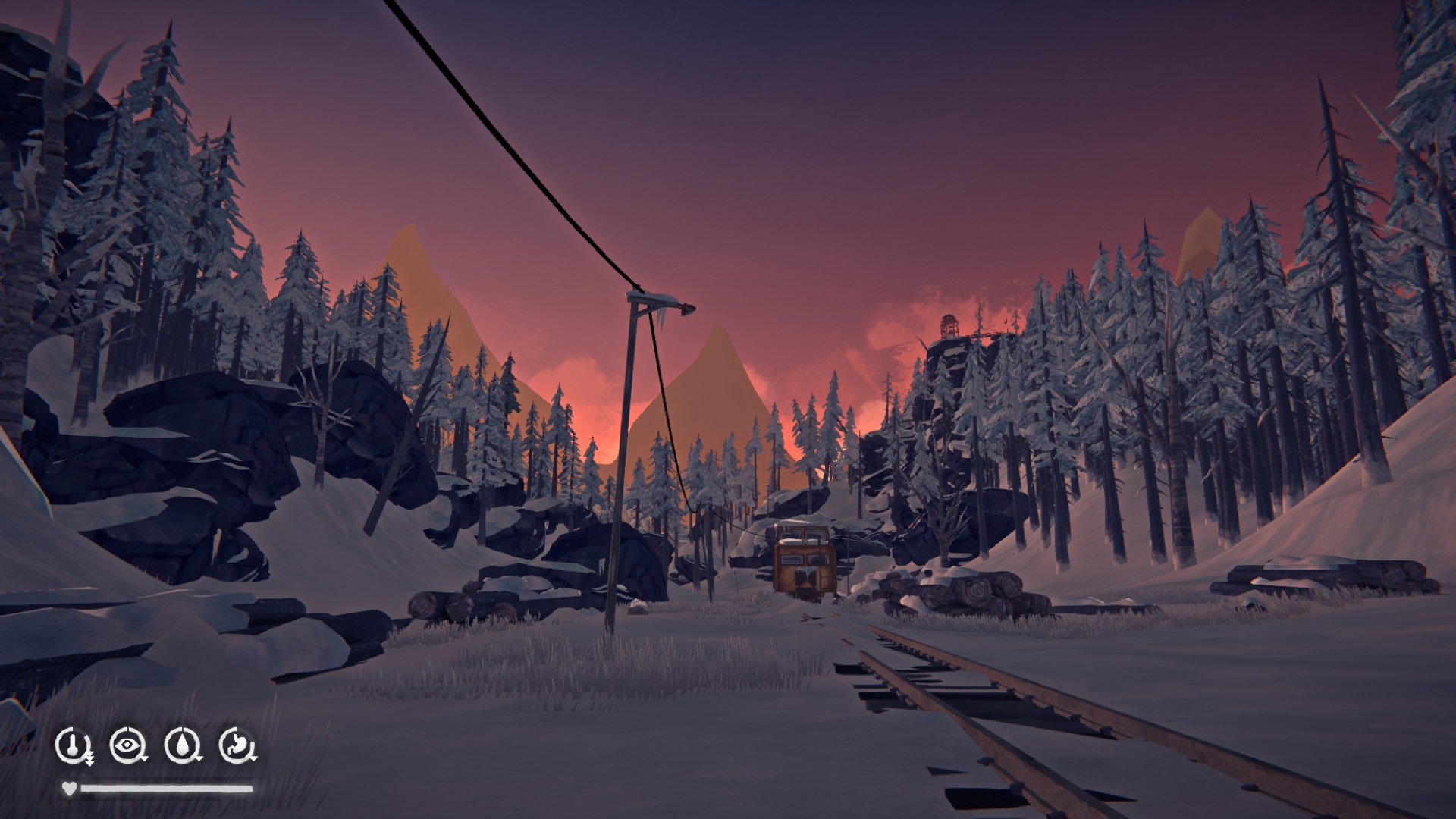Expand the arrow beneath the fatigue meter
Screen dimensions: 1456x819
click(x=144, y=758)
